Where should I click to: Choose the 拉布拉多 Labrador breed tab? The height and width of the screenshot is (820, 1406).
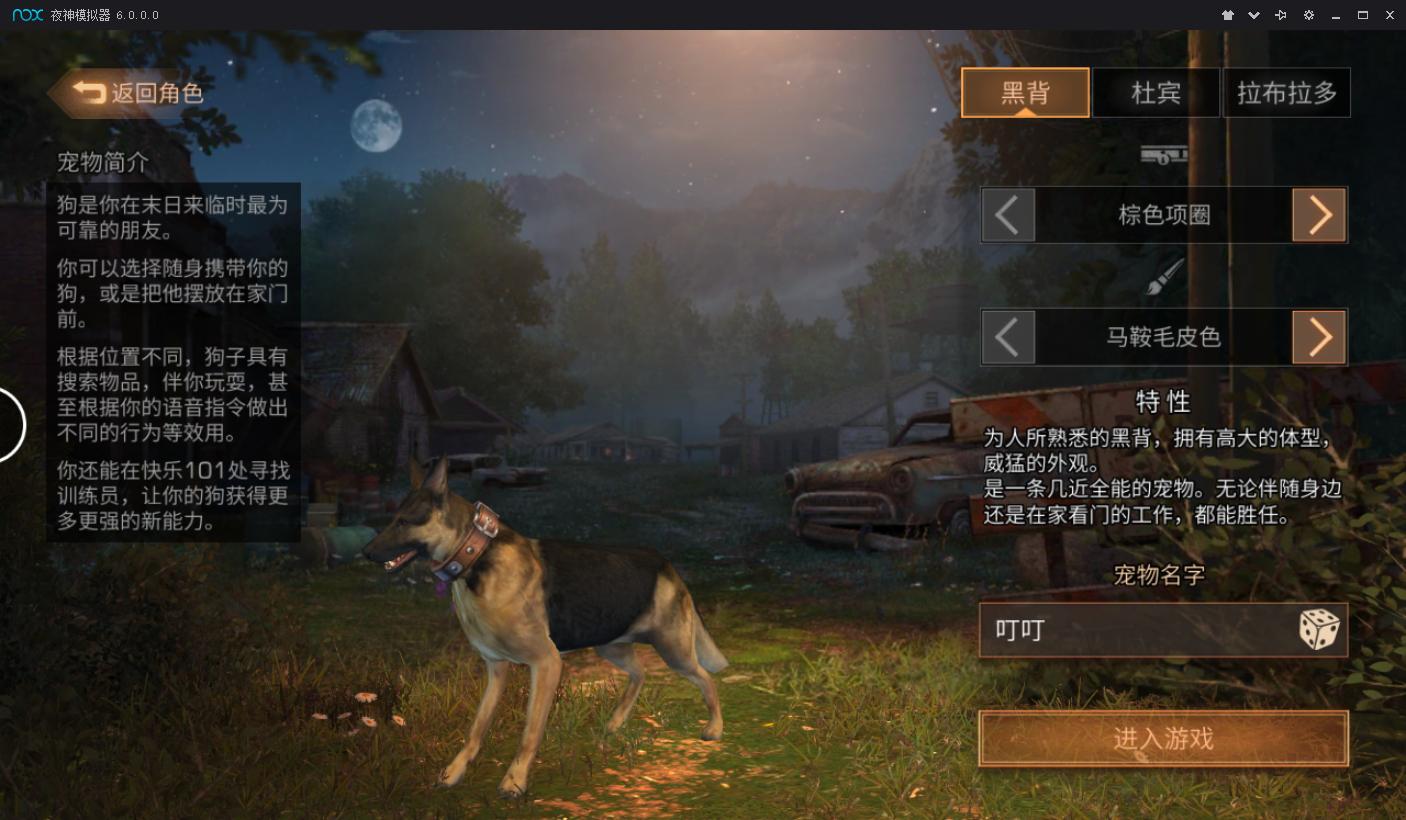pyautogui.click(x=1287, y=92)
